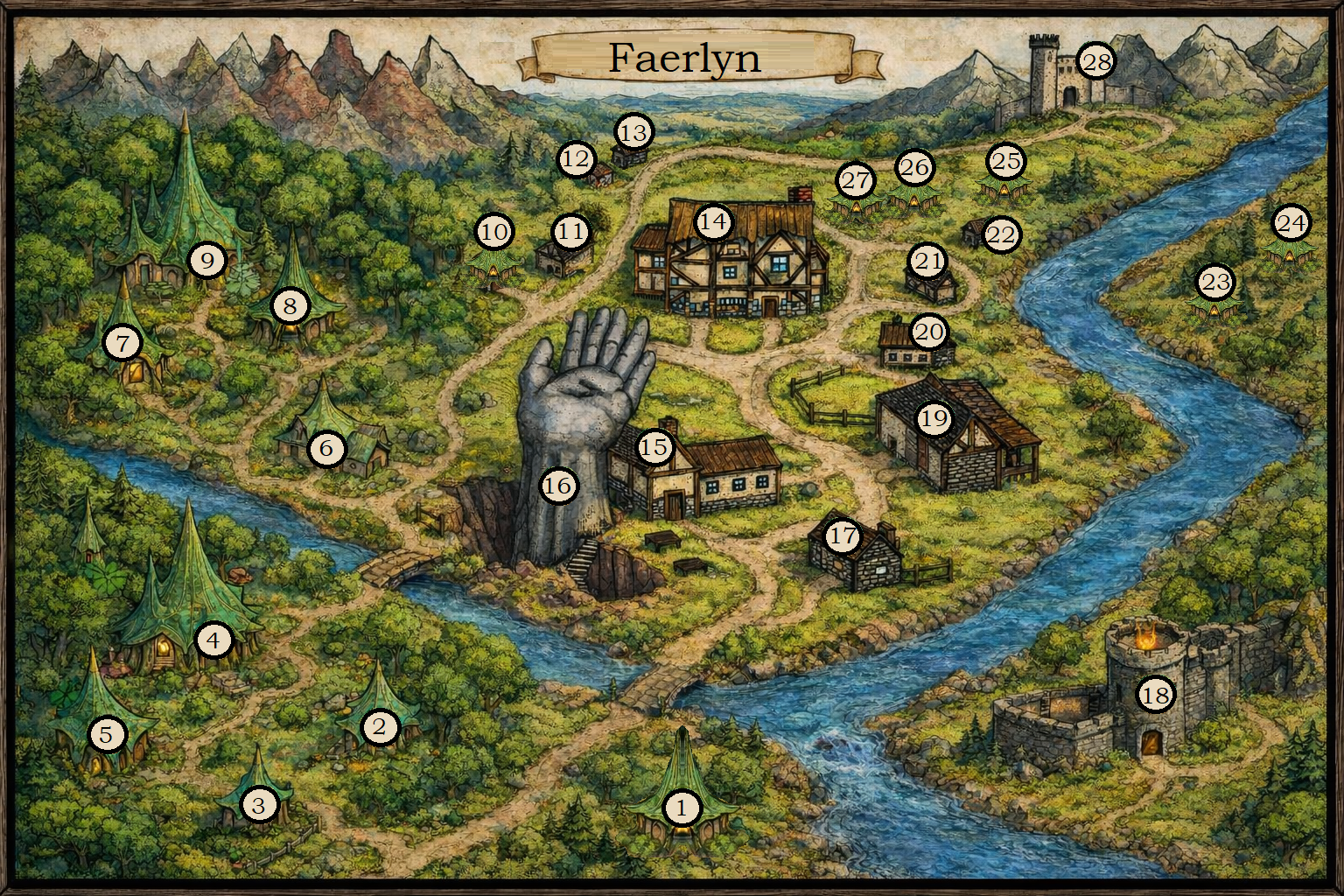Open marker 16 on the stone hand

[559, 486]
